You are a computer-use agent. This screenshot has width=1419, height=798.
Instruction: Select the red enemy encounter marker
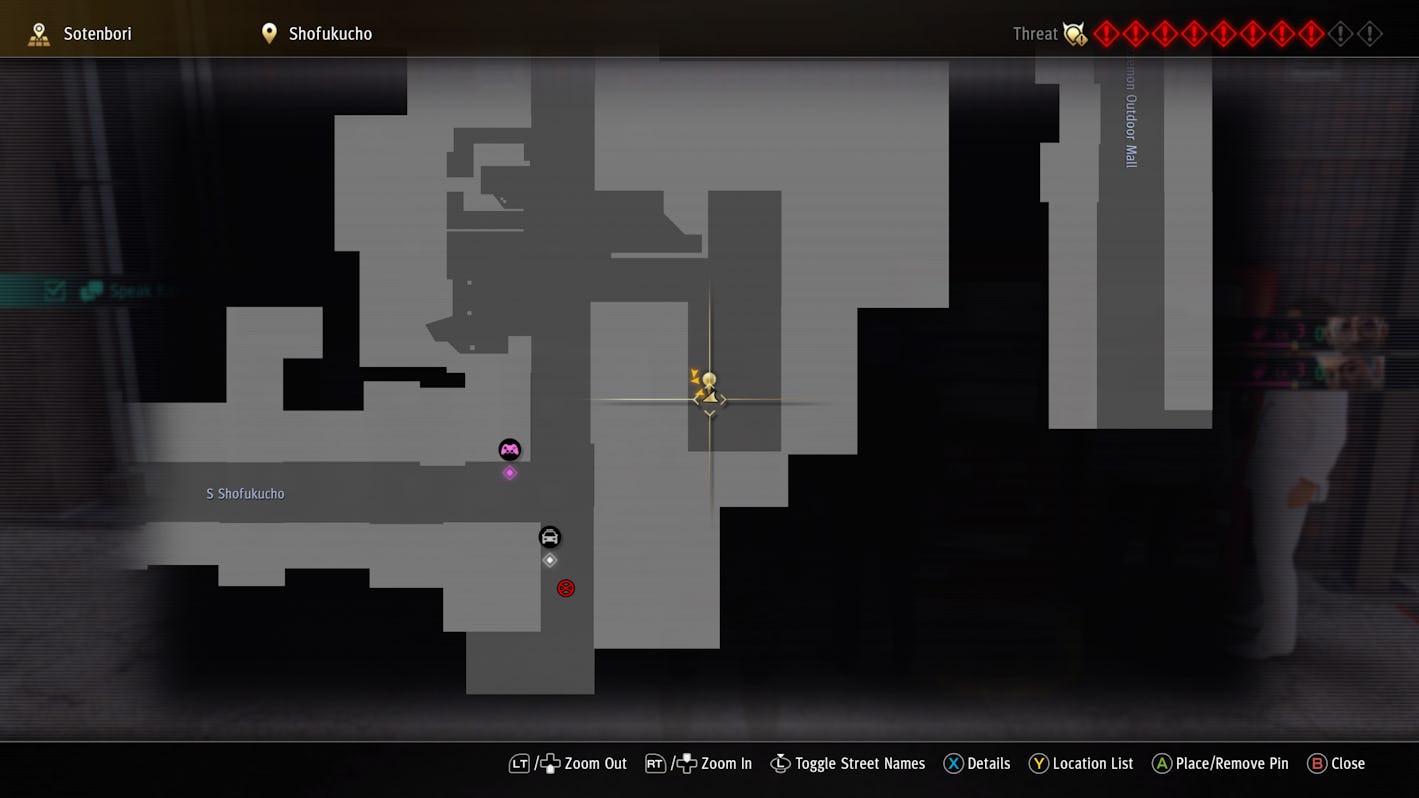coord(566,588)
